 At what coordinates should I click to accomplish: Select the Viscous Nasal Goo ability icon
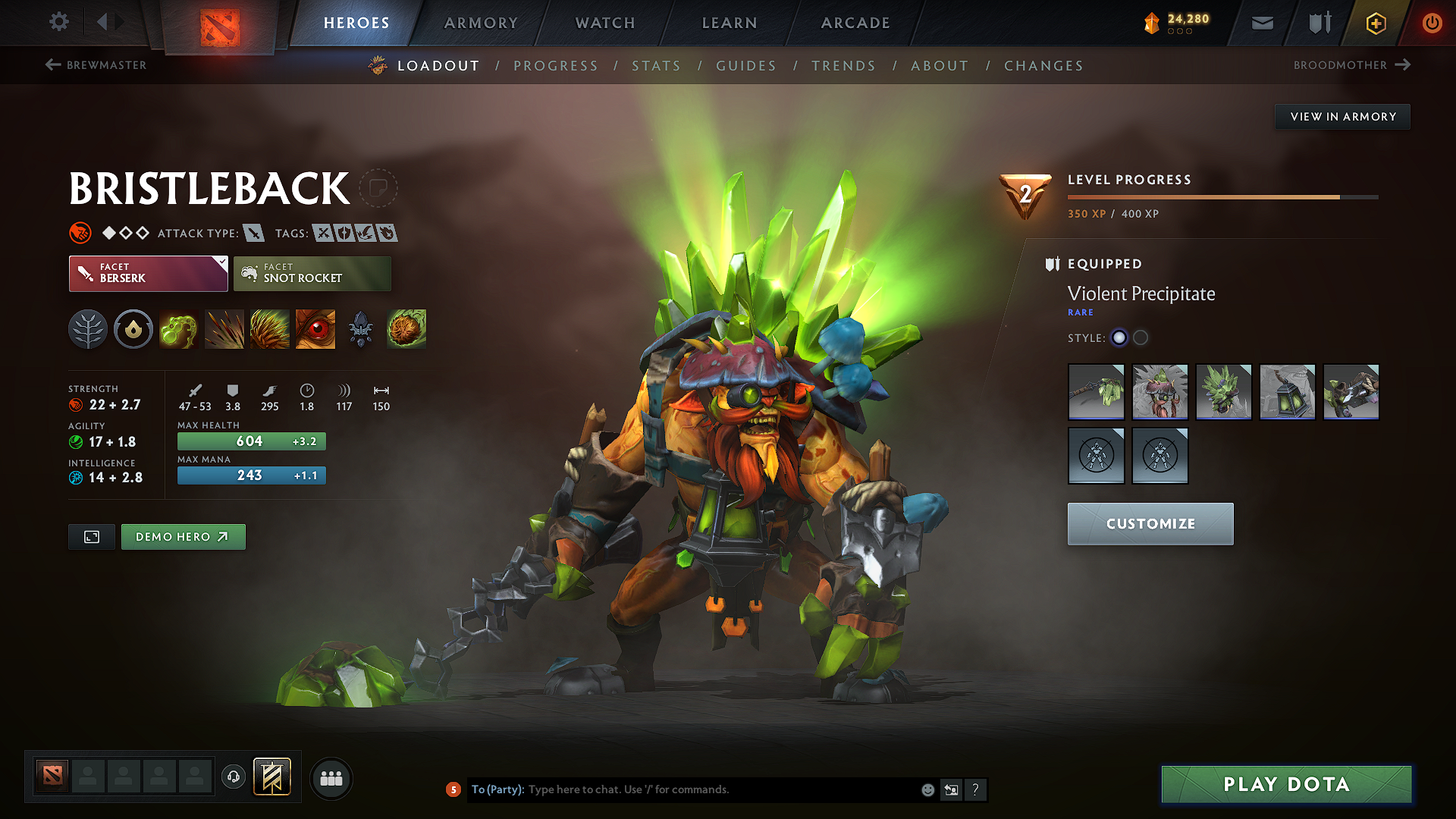pos(178,328)
